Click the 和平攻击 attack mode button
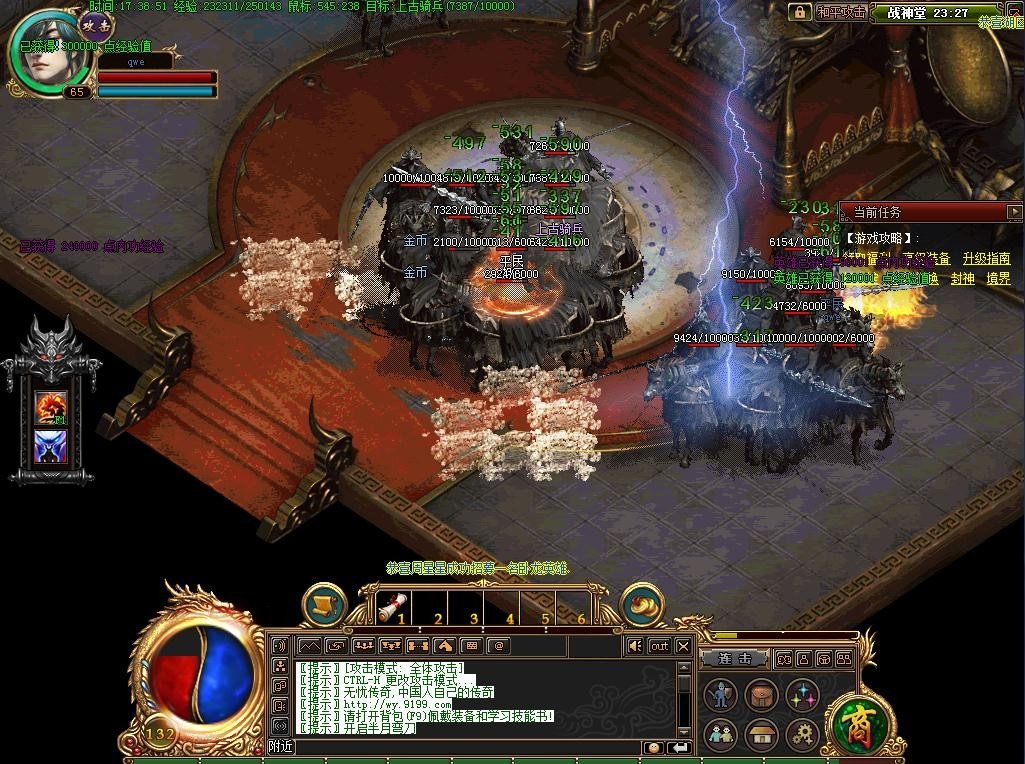1025x764 pixels. (x=840, y=12)
